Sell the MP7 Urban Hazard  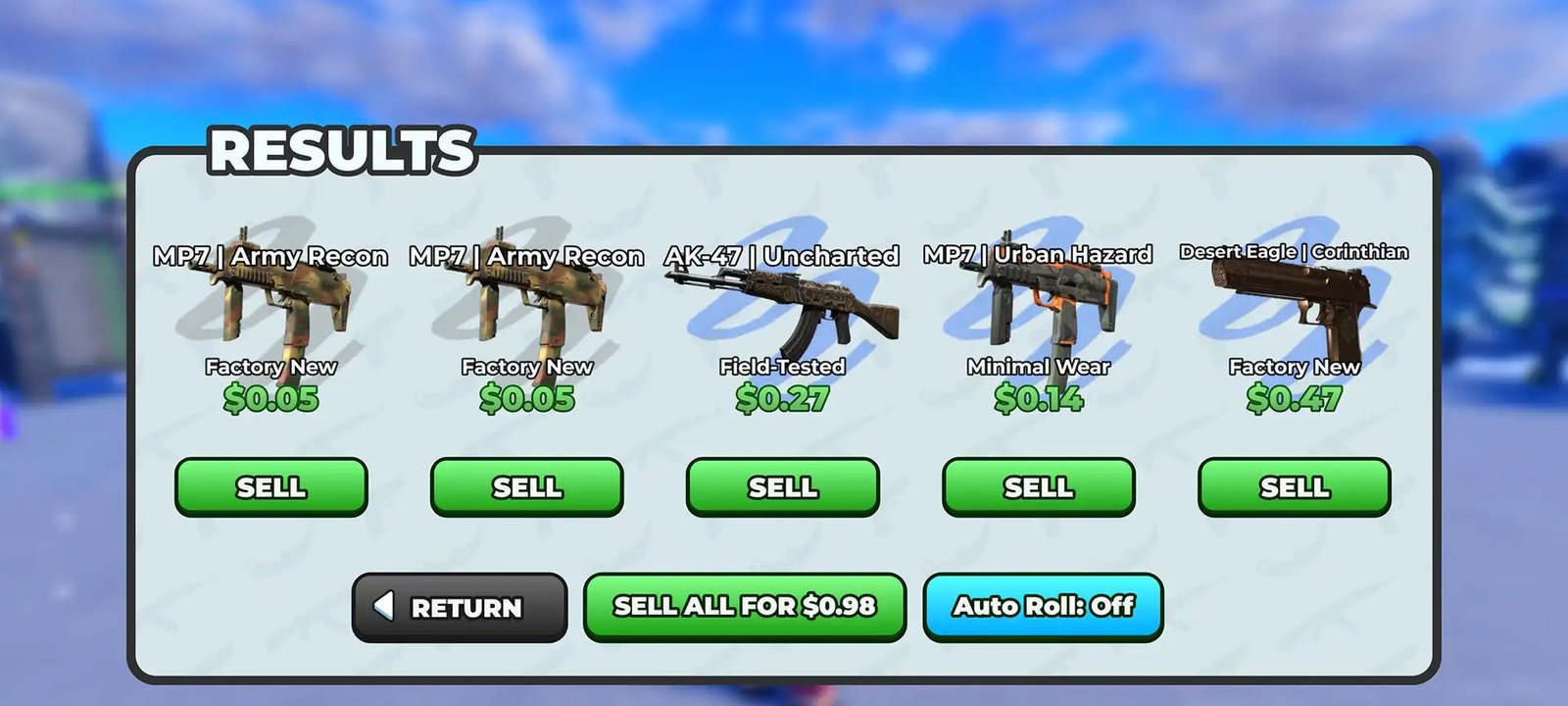point(1041,486)
